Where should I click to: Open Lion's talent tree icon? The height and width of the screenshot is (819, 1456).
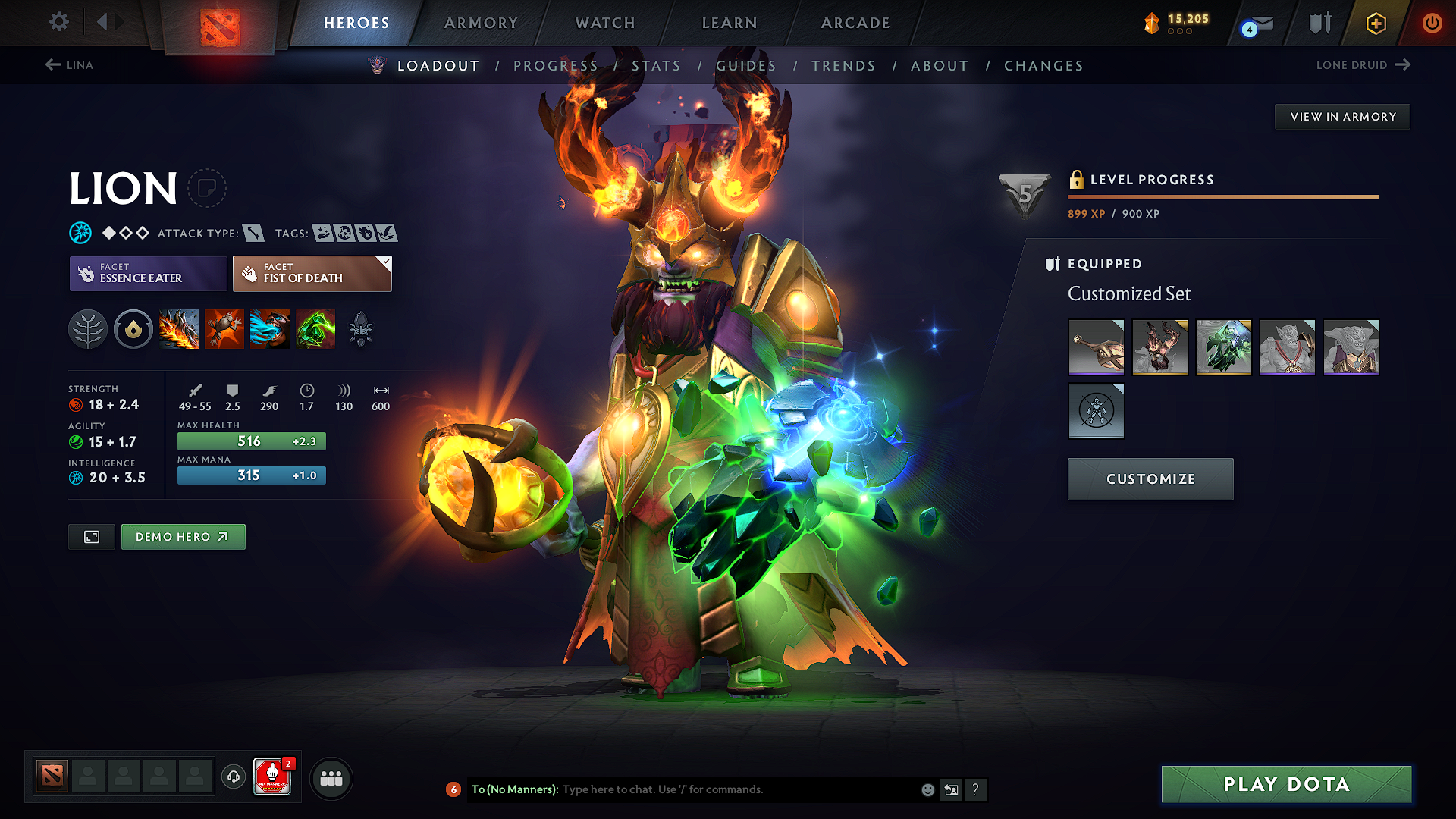tap(87, 329)
